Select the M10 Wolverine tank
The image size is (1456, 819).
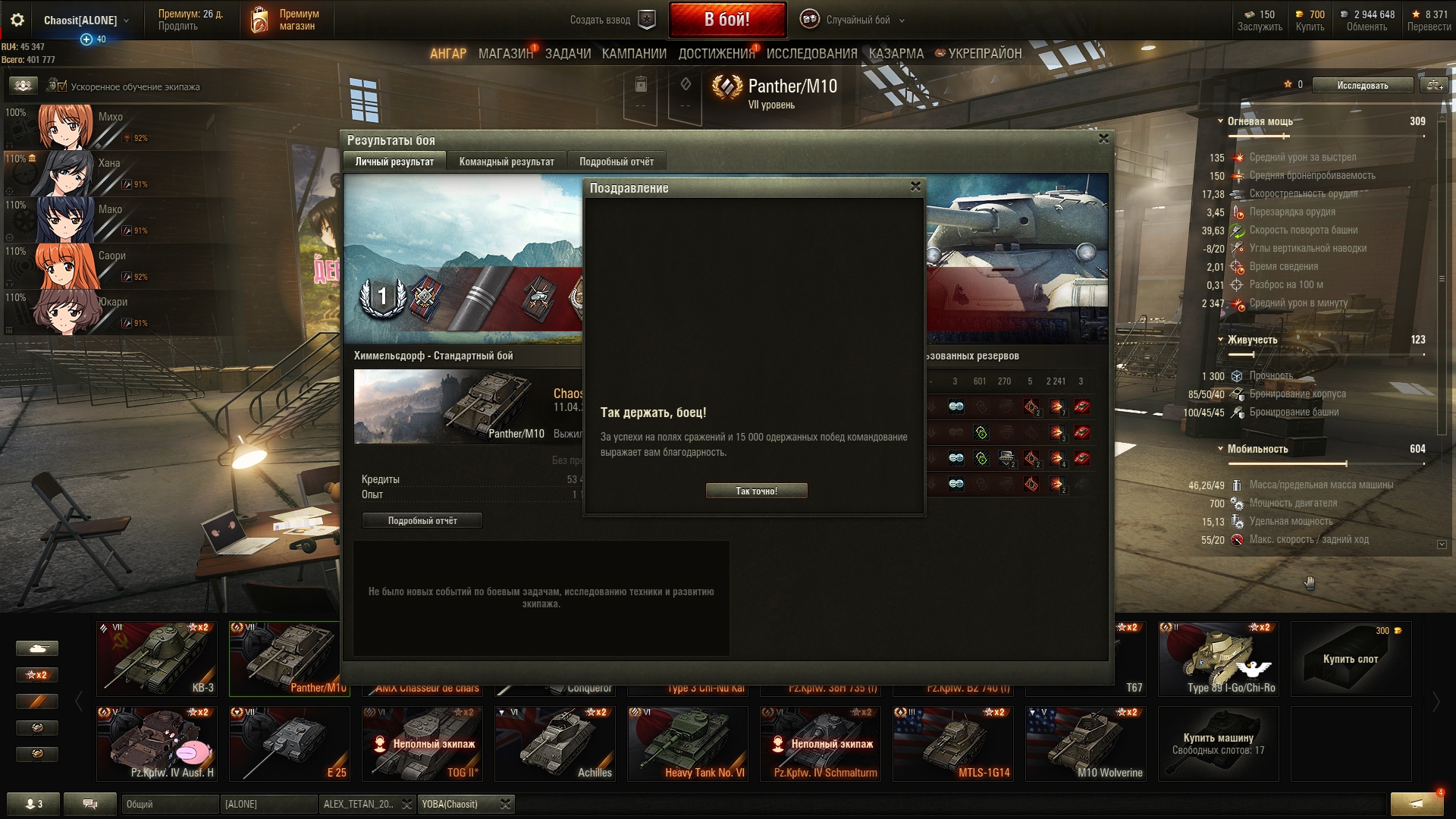(1086, 743)
